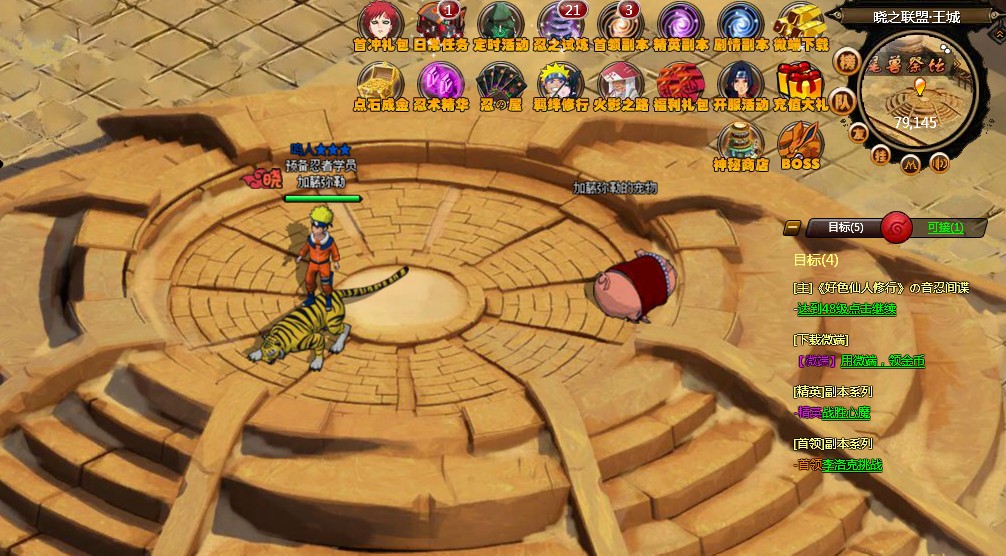The width and height of the screenshot is (1006, 556).
Task: Visit the 神秘商店 mystery shop
Action: point(740,144)
